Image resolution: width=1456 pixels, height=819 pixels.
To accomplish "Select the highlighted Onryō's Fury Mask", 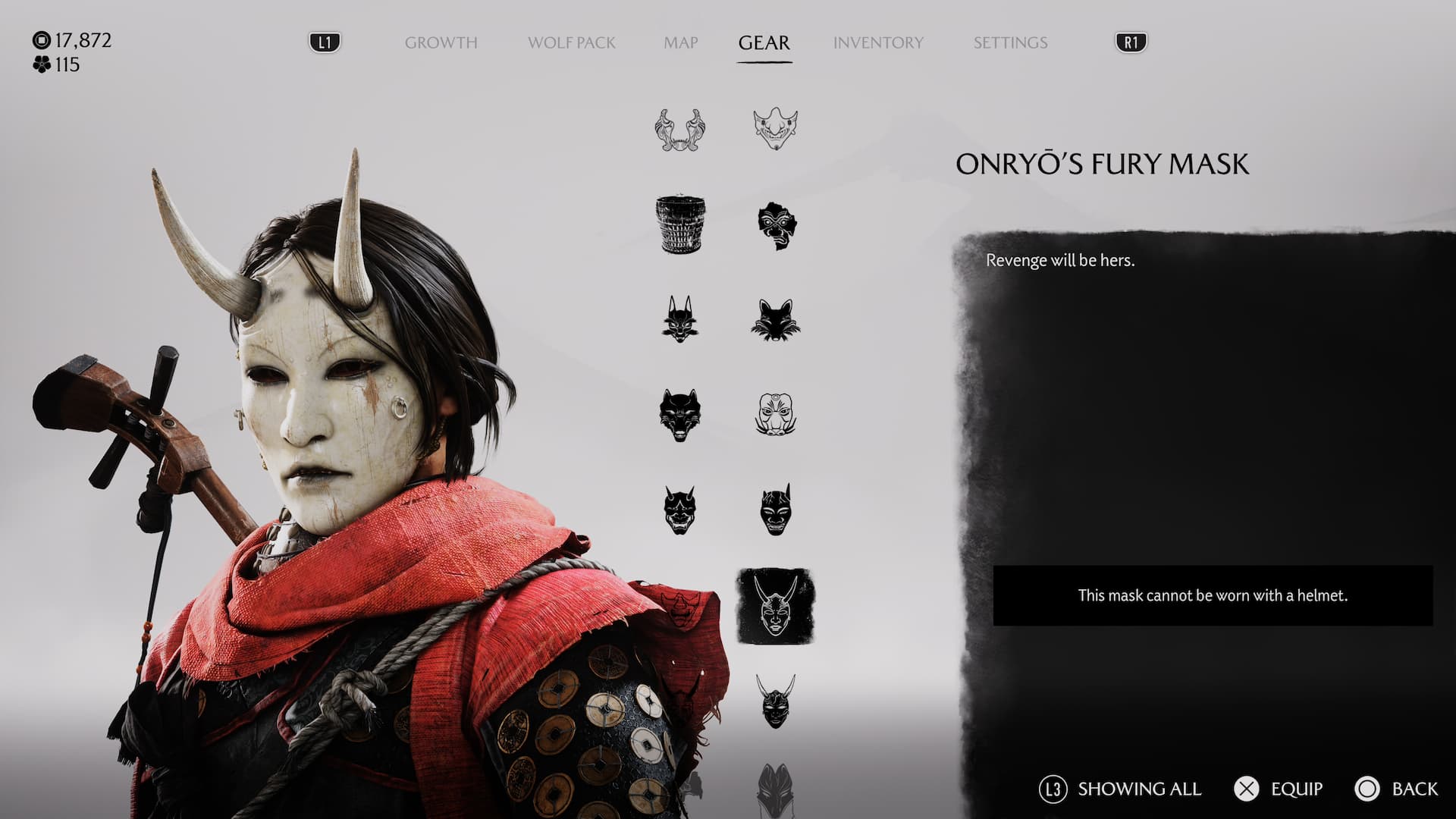I will tap(775, 606).
